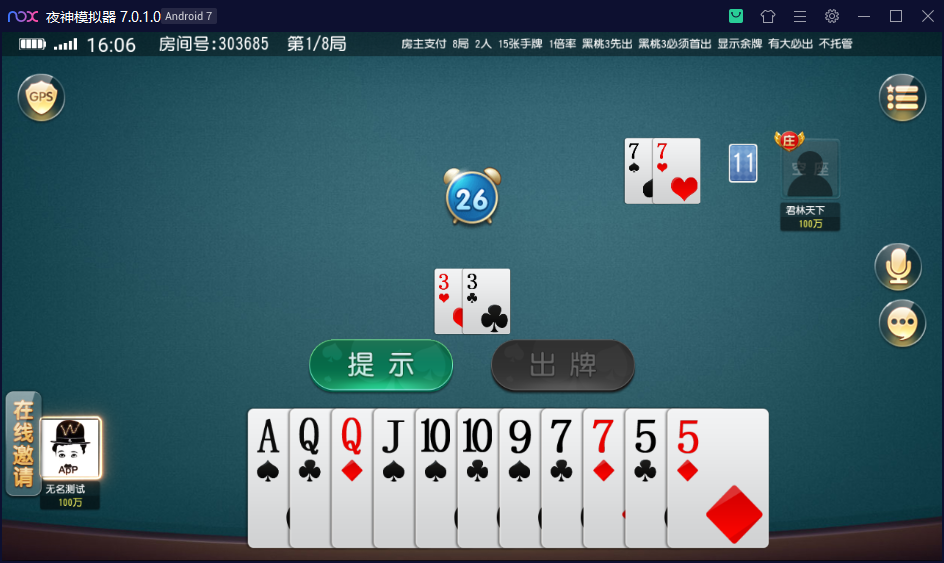Image resolution: width=944 pixels, height=563 pixels.
Task: Open the list menu button
Action: pos(902,97)
